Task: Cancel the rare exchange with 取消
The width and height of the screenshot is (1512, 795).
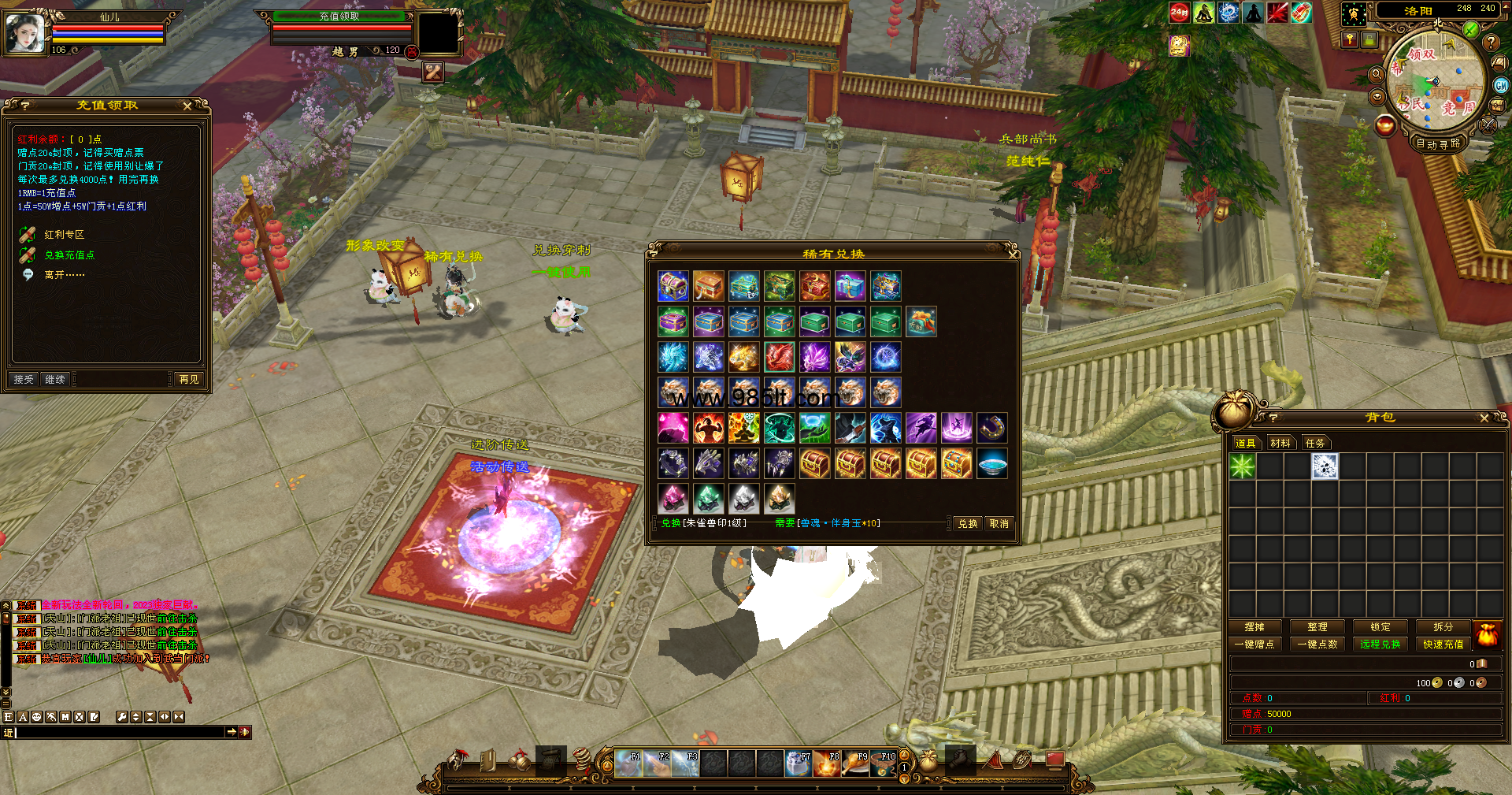Action: coord(999,524)
